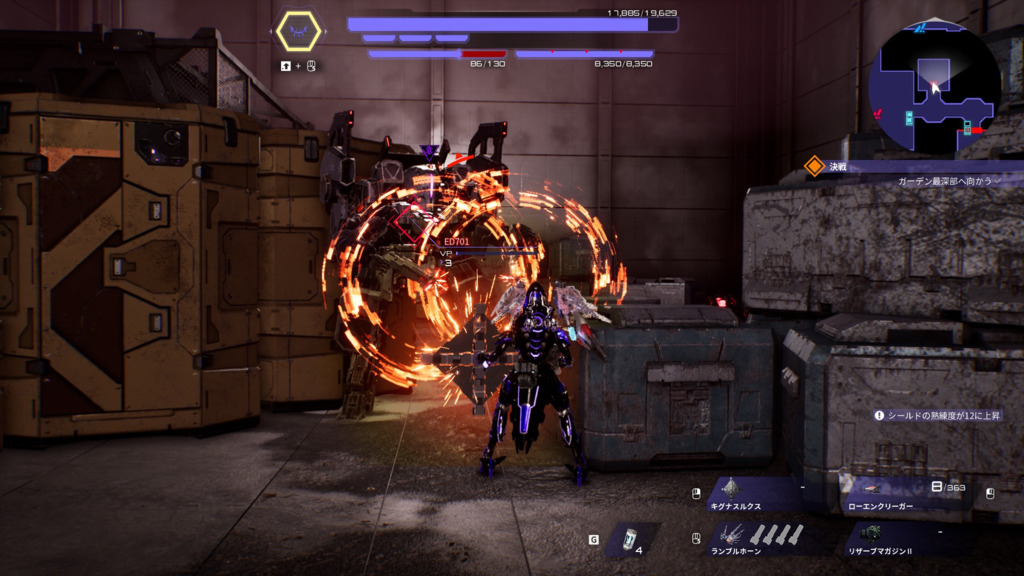Open the 決戦 mission objective tracker
1024x576 pixels.
[828, 166]
